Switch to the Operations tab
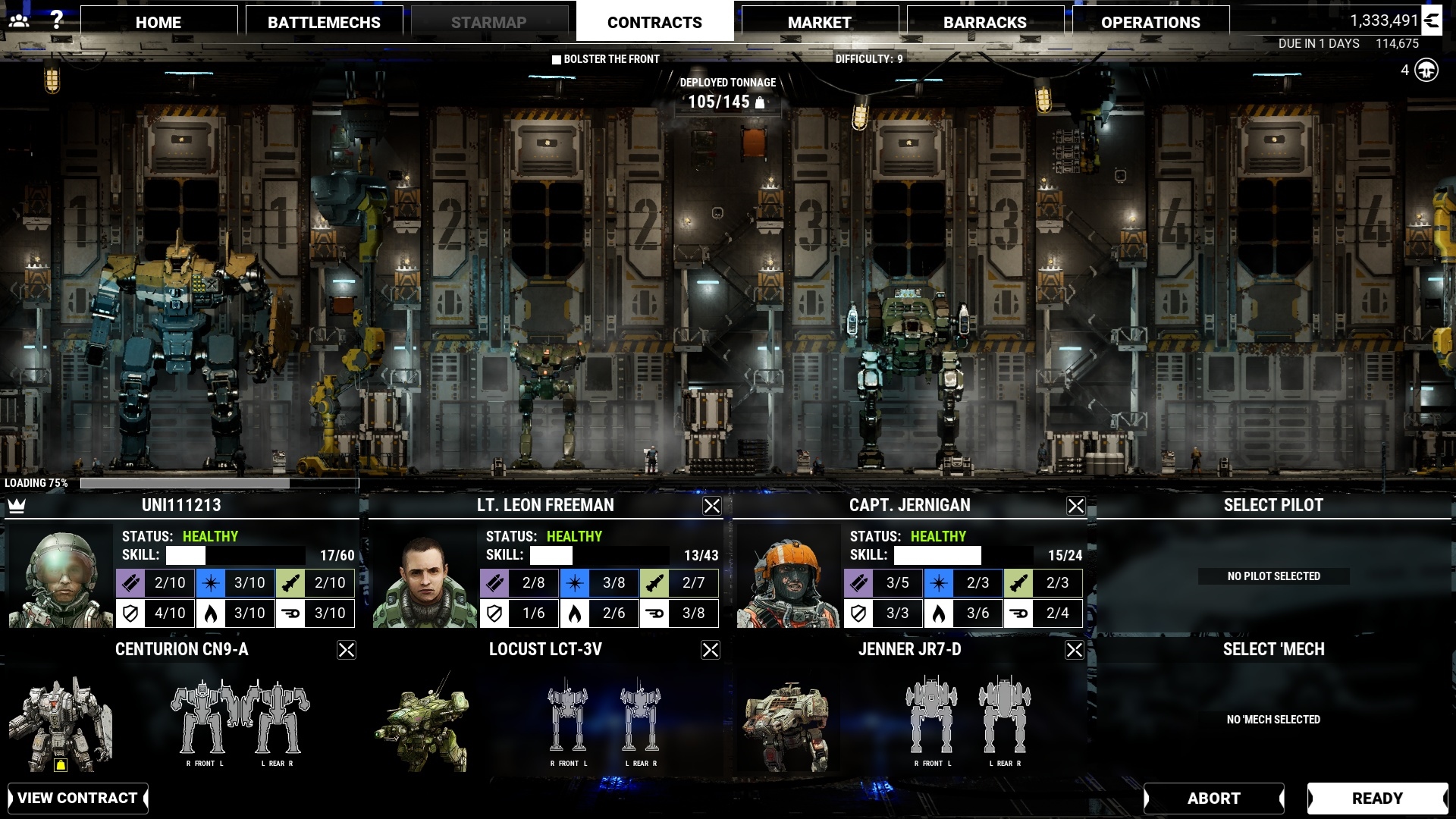 tap(1150, 23)
